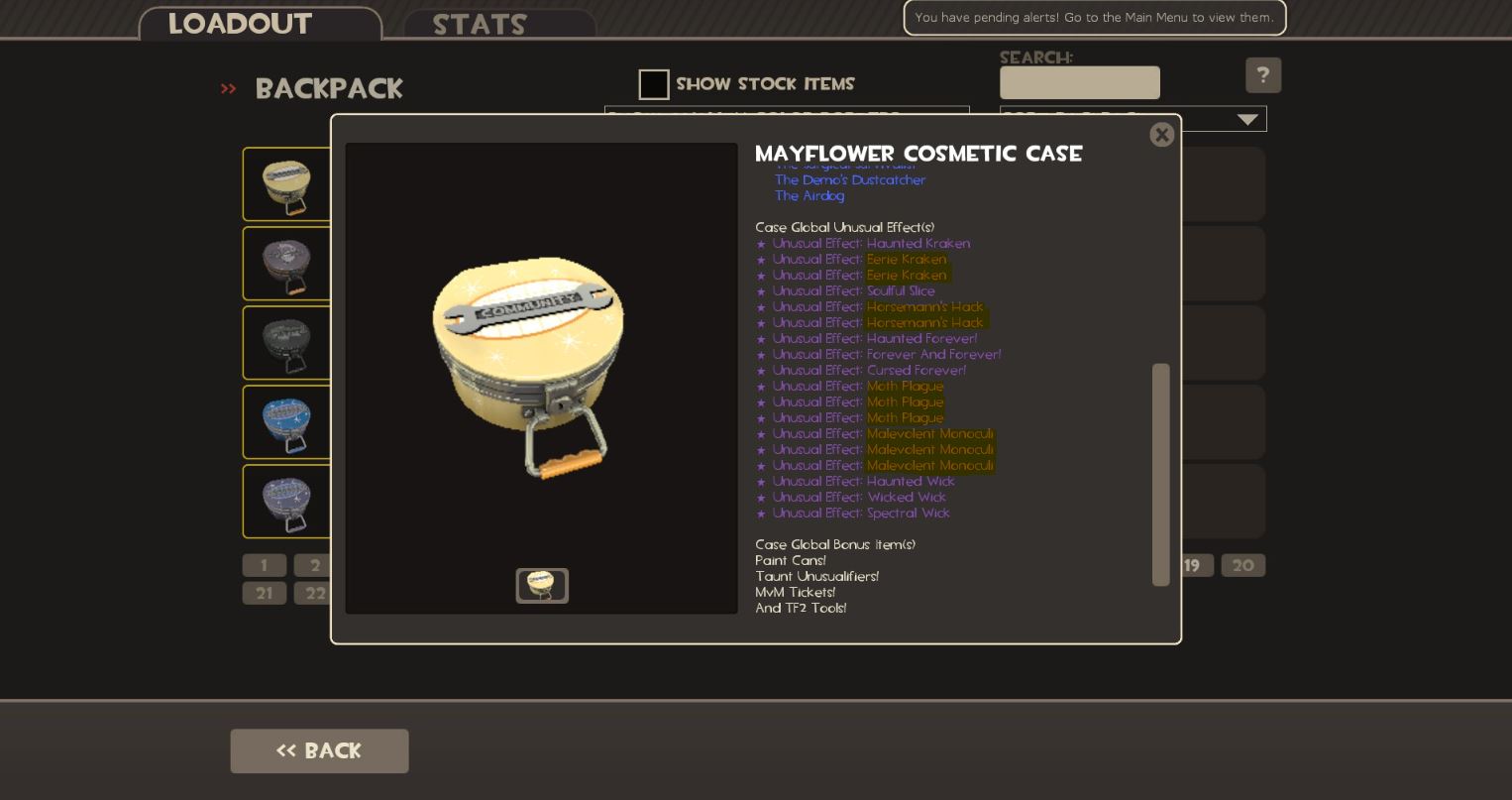
Task: Open The Demo's Dustcatcher link
Action: tap(850, 179)
